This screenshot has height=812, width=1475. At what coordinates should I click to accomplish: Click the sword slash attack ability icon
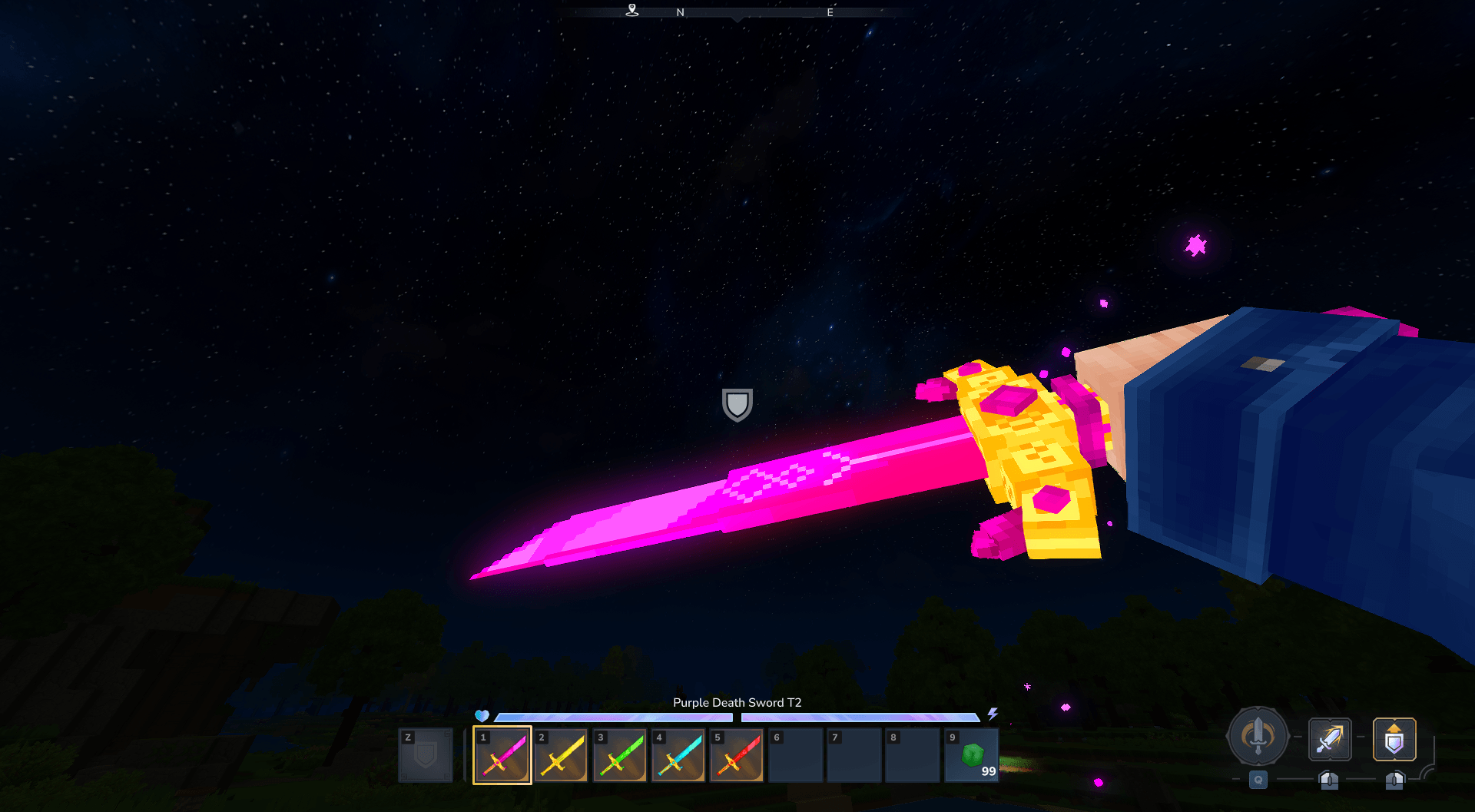click(1330, 739)
